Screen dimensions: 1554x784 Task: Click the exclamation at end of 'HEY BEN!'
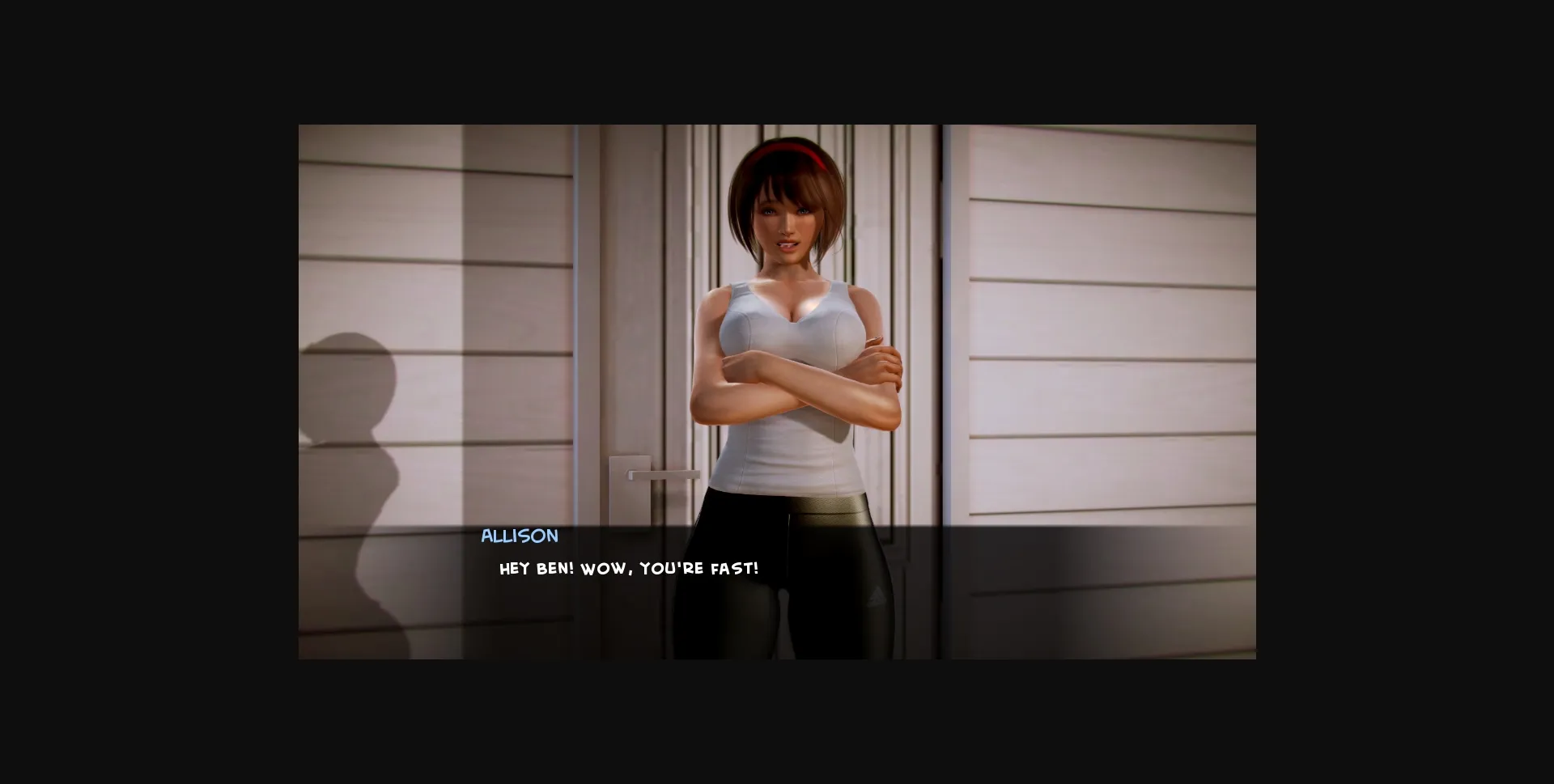[572, 568]
